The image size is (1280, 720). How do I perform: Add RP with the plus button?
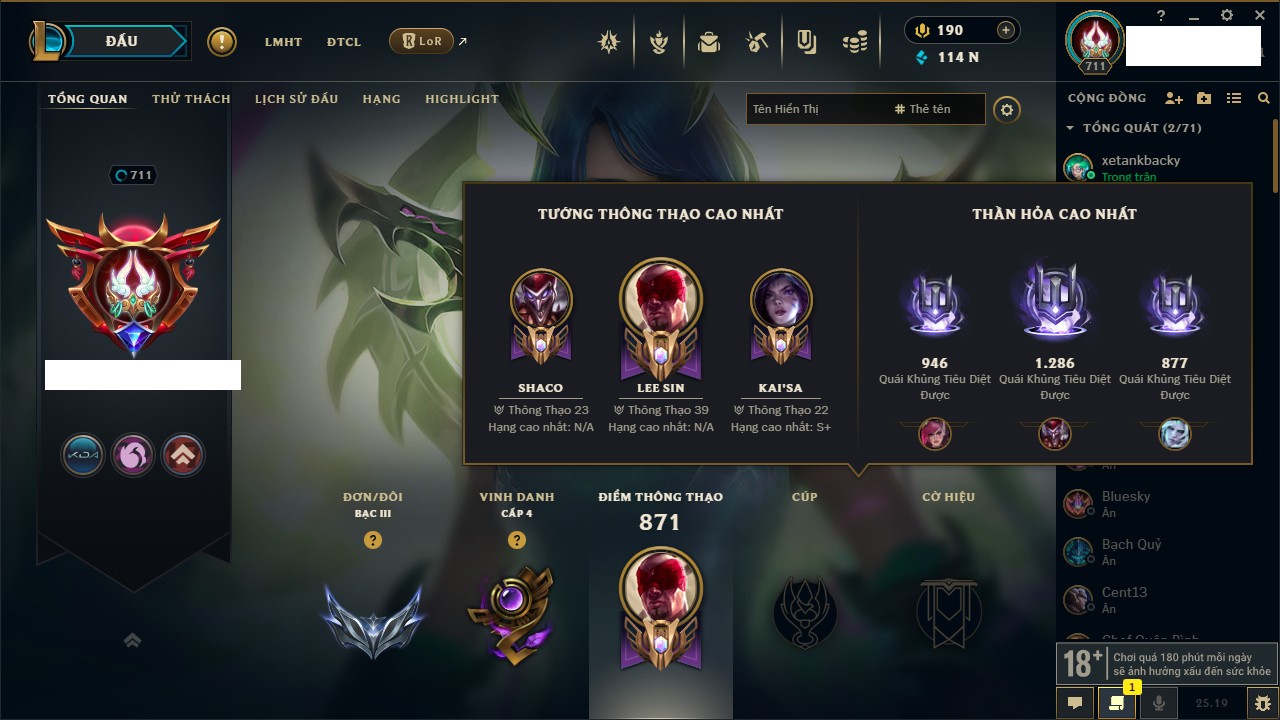pyautogui.click(x=1006, y=30)
